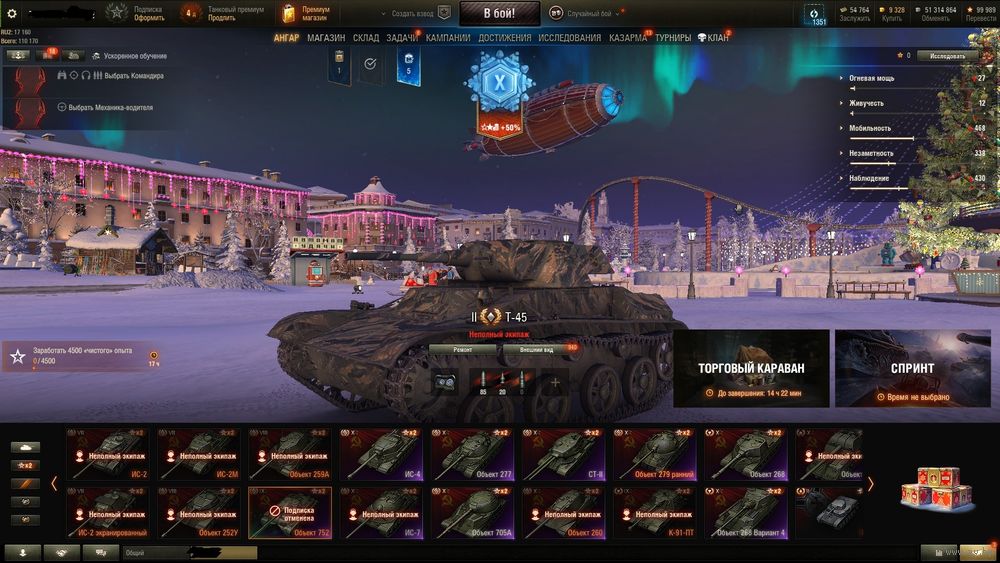Open the Торговый караван event banner

[751, 368]
